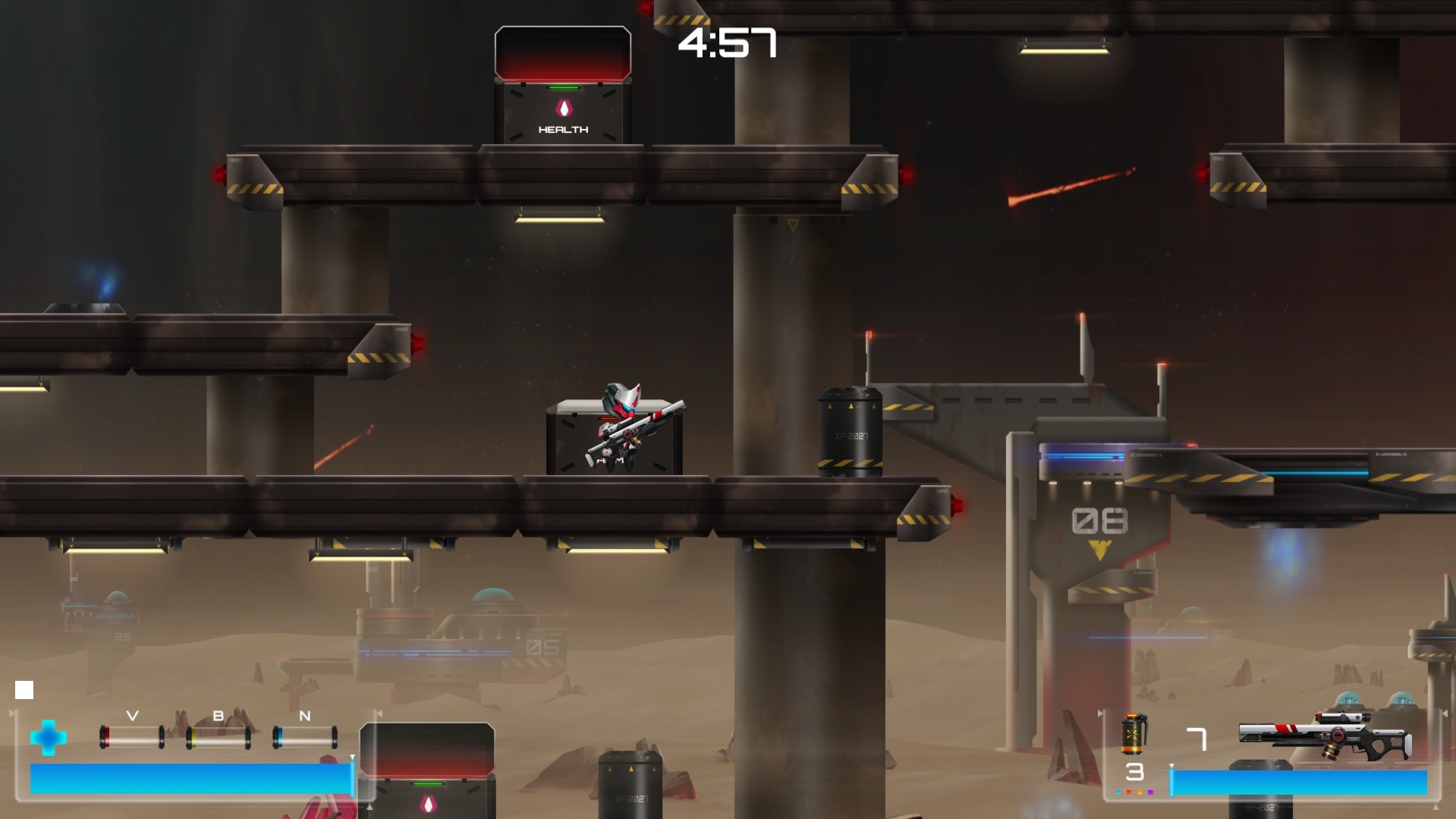Expand the left arrow marker on the health panel
Image resolution: width=1456 pixels, height=819 pixels.
coord(11,712)
